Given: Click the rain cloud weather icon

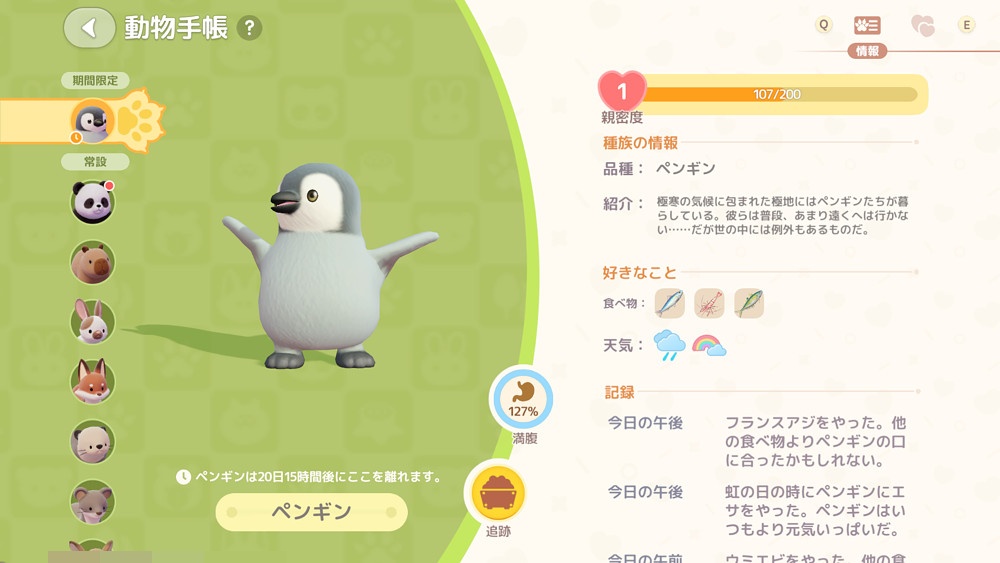Looking at the screenshot, I should pos(670,346).
